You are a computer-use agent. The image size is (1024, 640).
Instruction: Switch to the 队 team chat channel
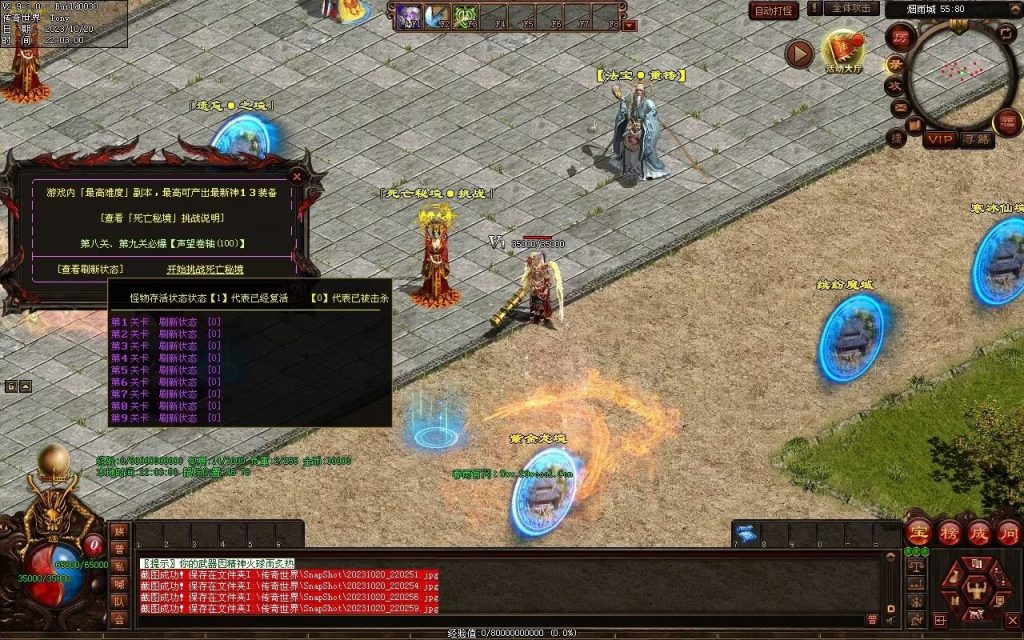click(118, 602)
